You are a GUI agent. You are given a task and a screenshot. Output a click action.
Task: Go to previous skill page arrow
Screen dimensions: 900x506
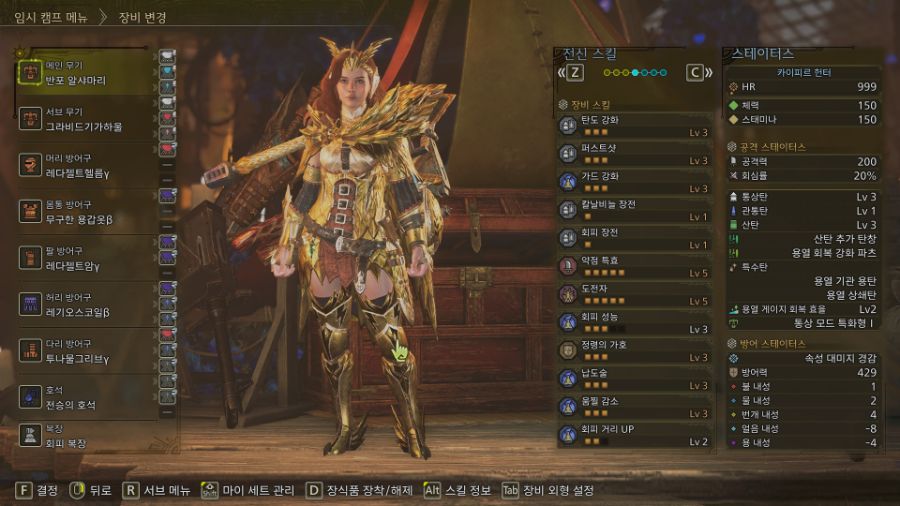click(571, 72)
